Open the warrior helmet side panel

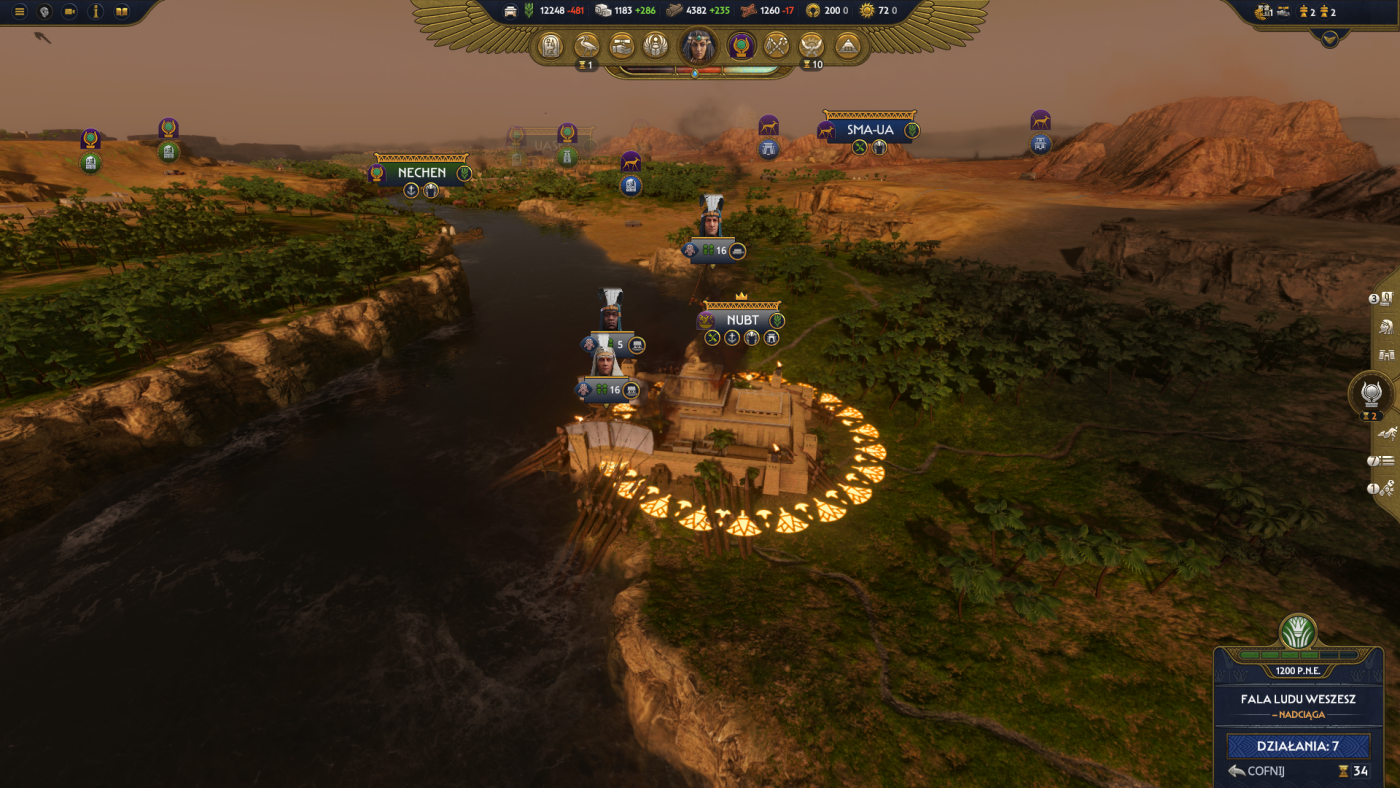(x=1386, y=326)
